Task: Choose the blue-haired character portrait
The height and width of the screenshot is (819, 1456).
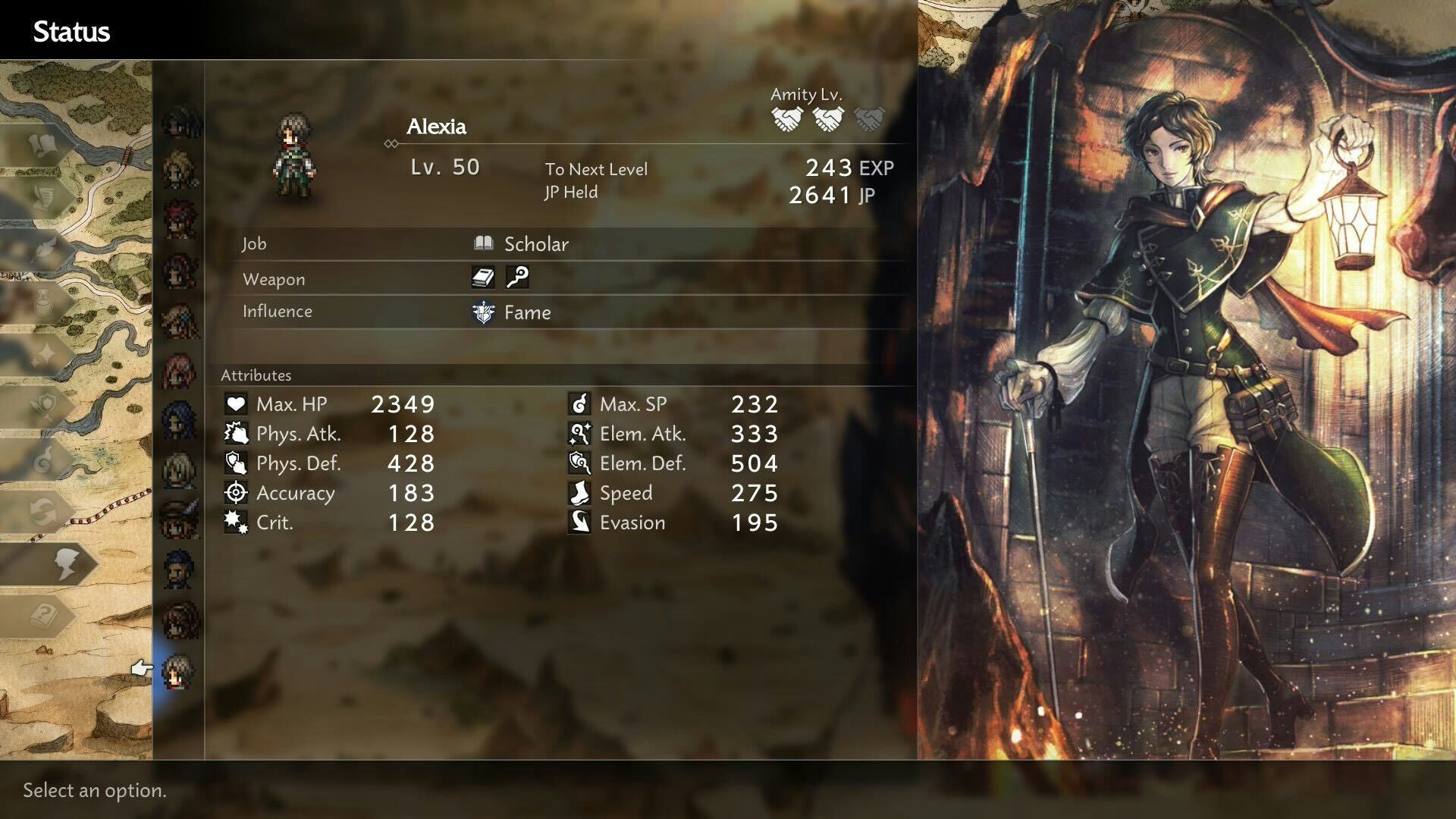Action: coord(180,419)
